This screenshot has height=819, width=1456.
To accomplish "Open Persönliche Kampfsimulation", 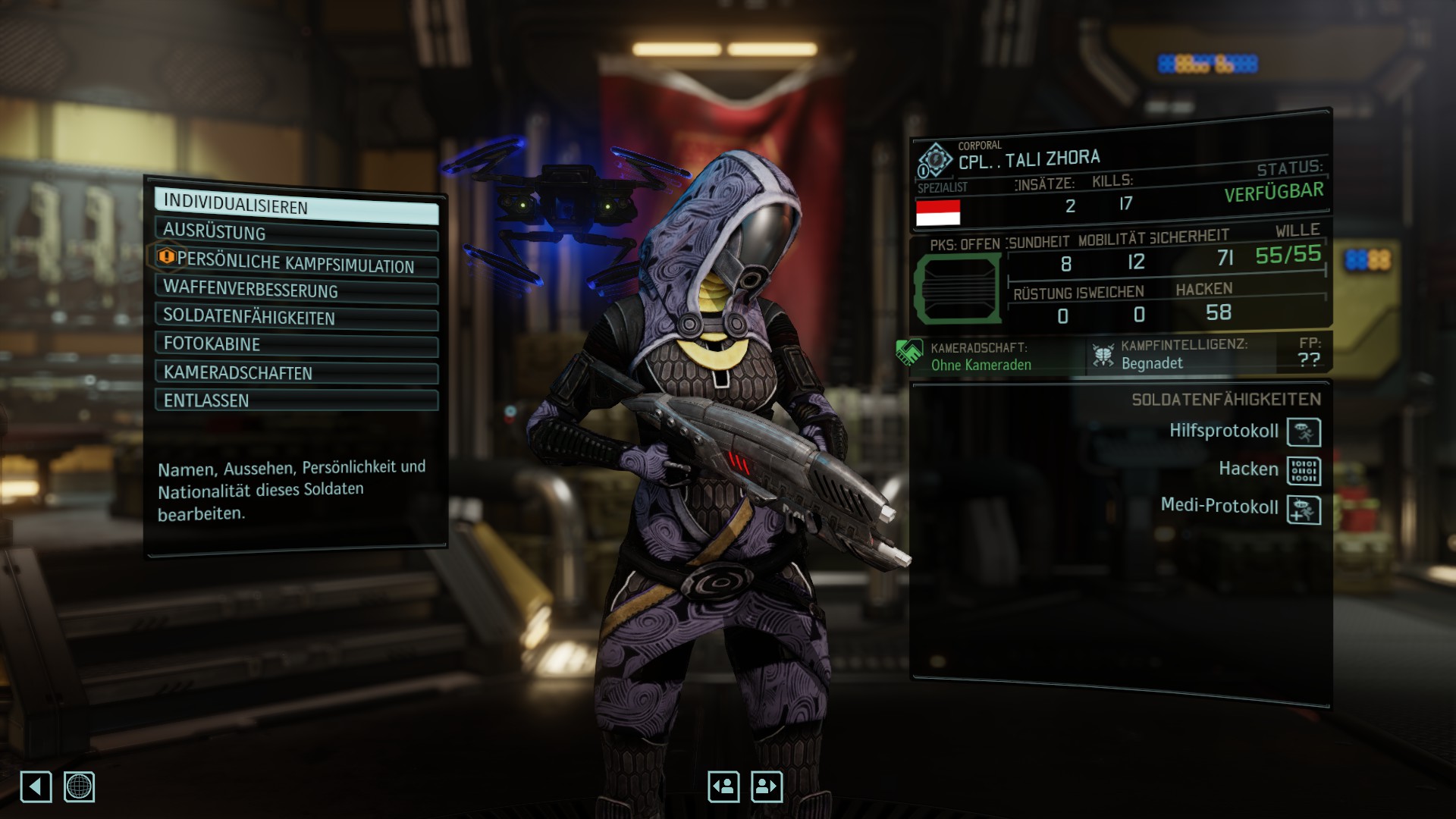I will click(296, 262).
